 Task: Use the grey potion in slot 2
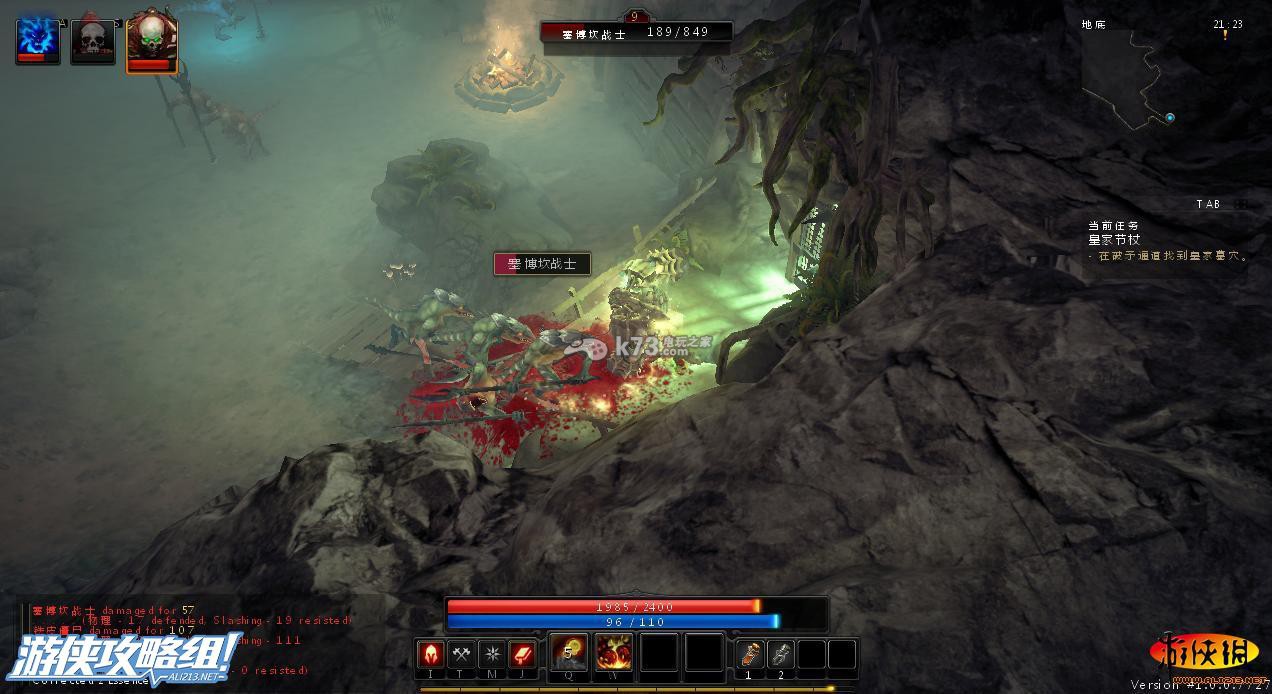(781, 654)
